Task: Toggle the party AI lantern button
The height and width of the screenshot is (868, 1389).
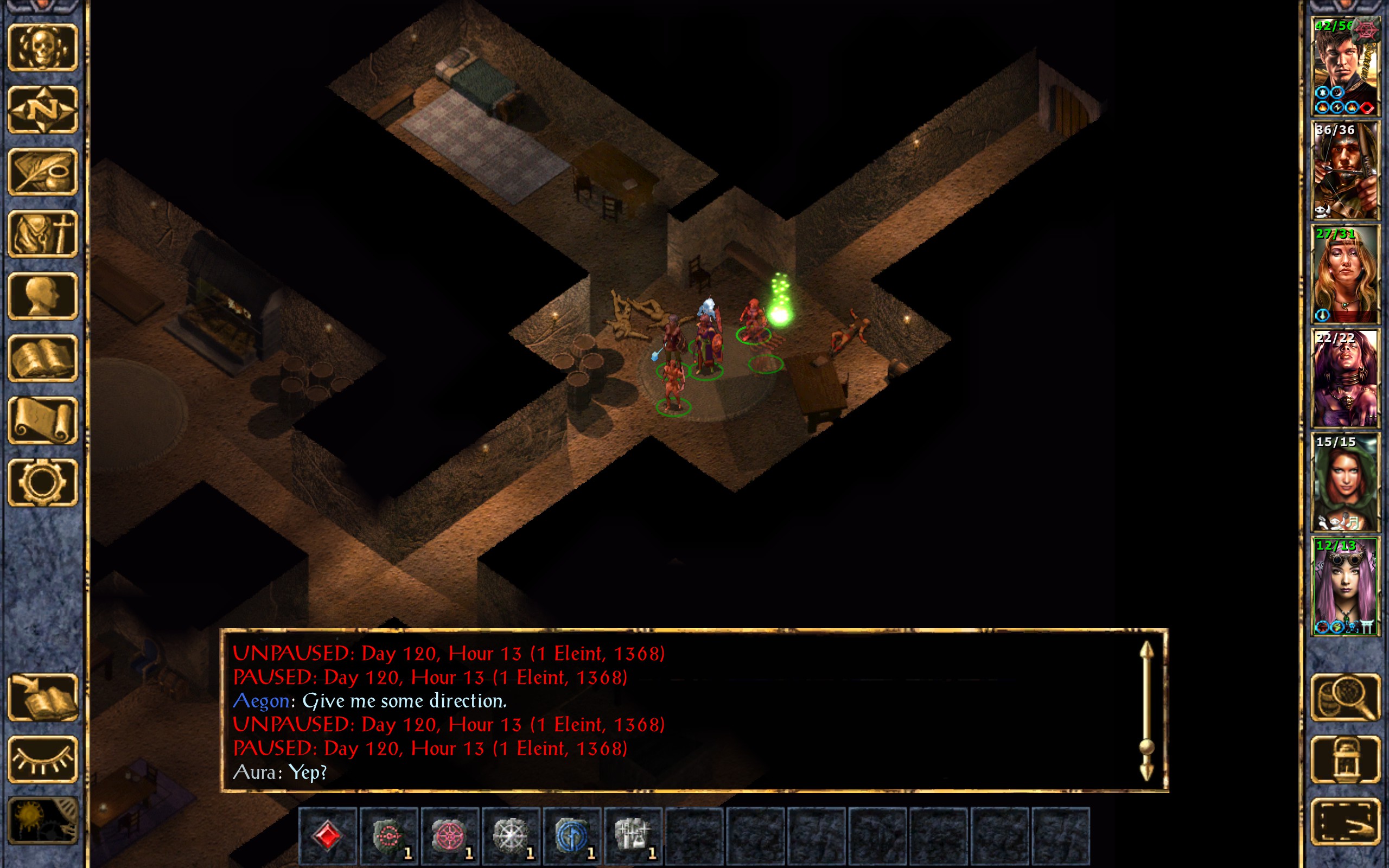Action: click(1346, 759)
